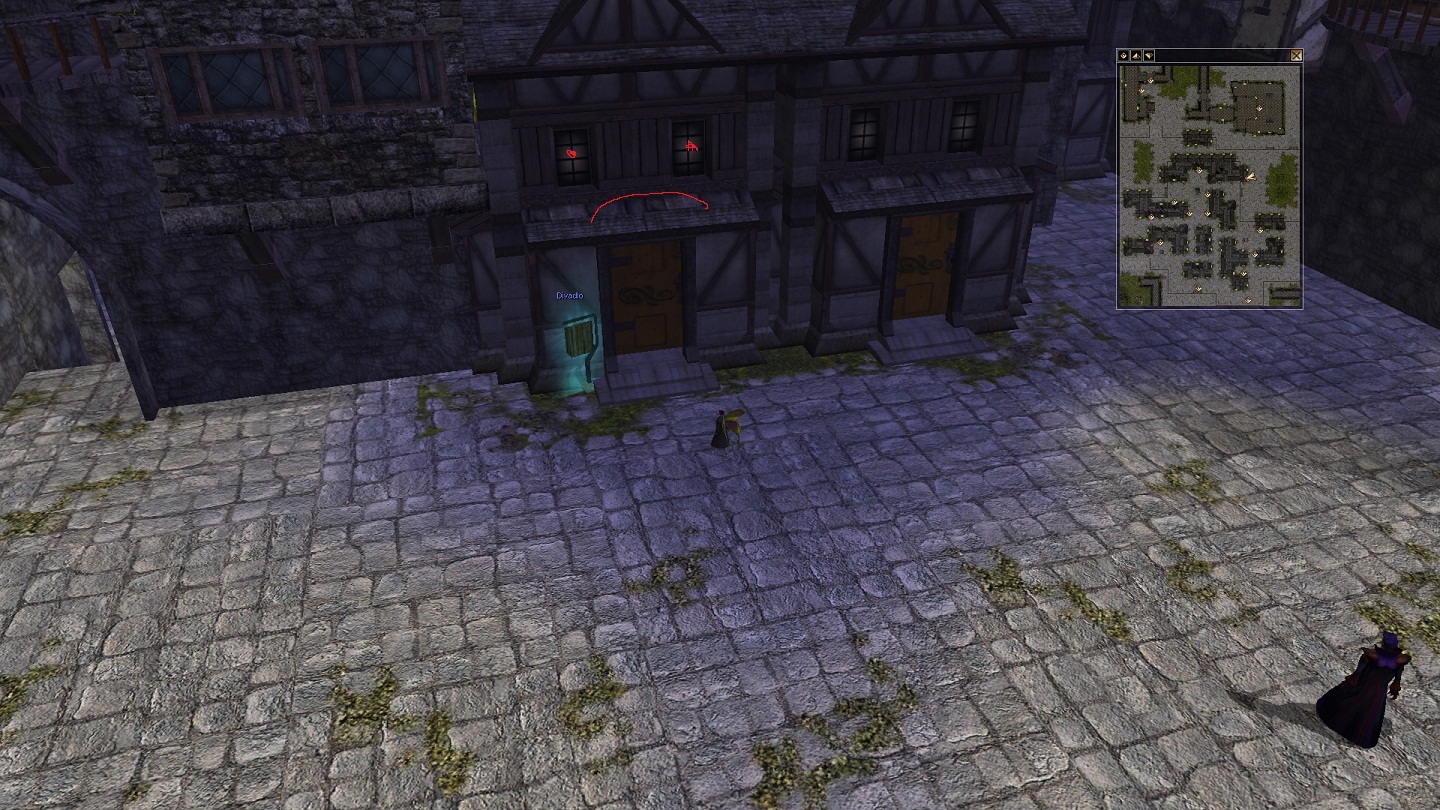The image size is (1440, 810).
Task: Click the diamond icon button on the minimap
Action: coord(1123,56)
